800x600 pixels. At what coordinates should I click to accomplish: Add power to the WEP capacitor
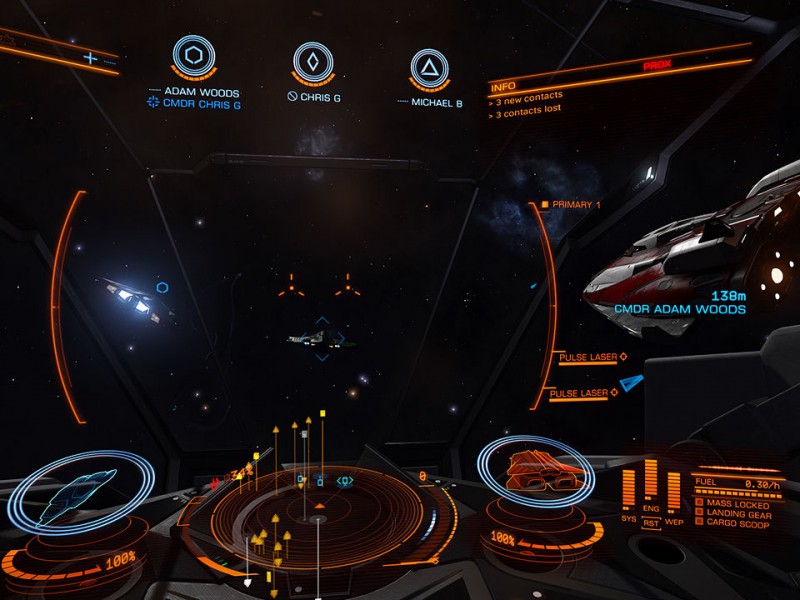pos(673,521)
